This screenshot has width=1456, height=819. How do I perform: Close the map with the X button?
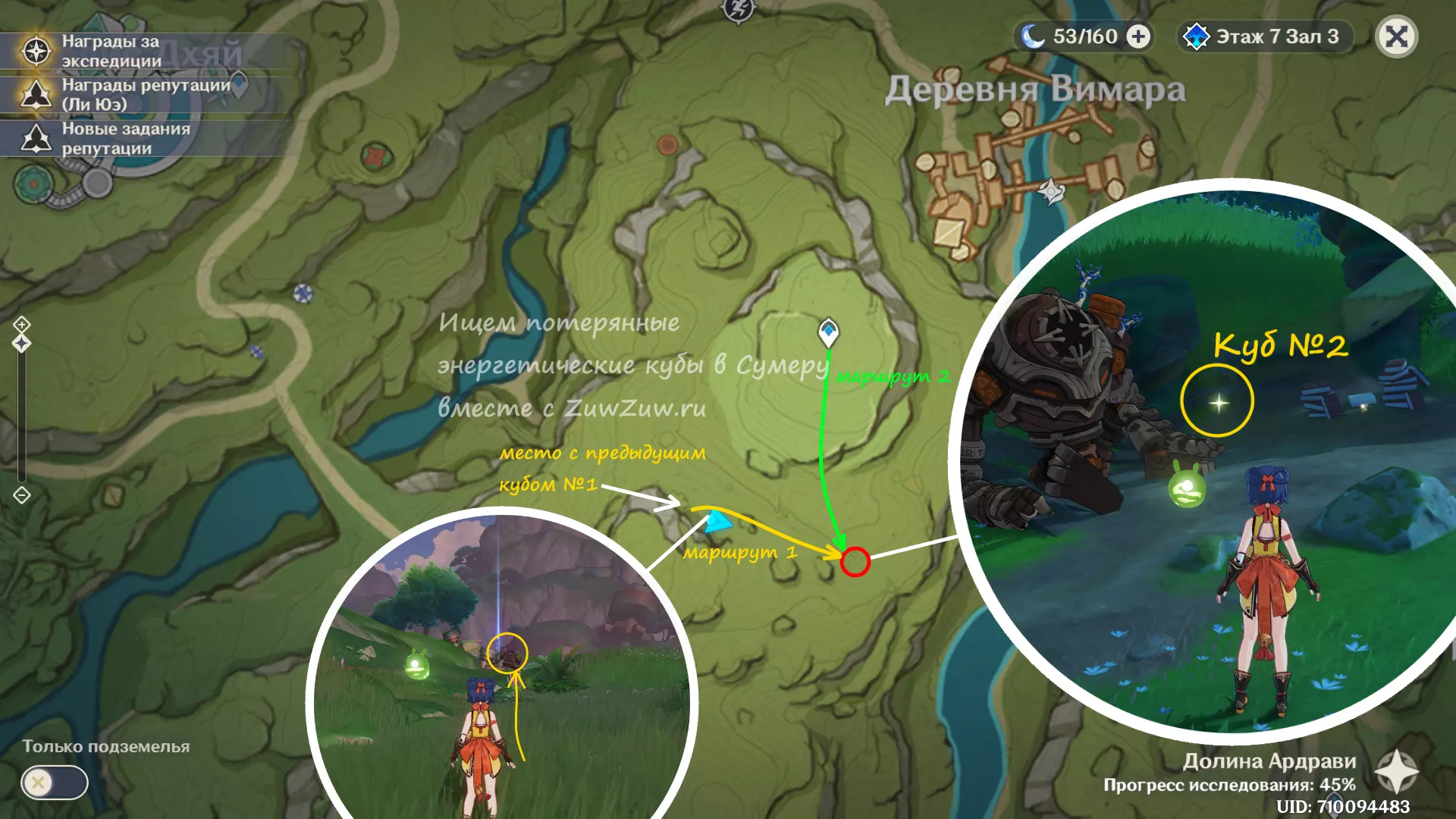[x=1396, y=36]
